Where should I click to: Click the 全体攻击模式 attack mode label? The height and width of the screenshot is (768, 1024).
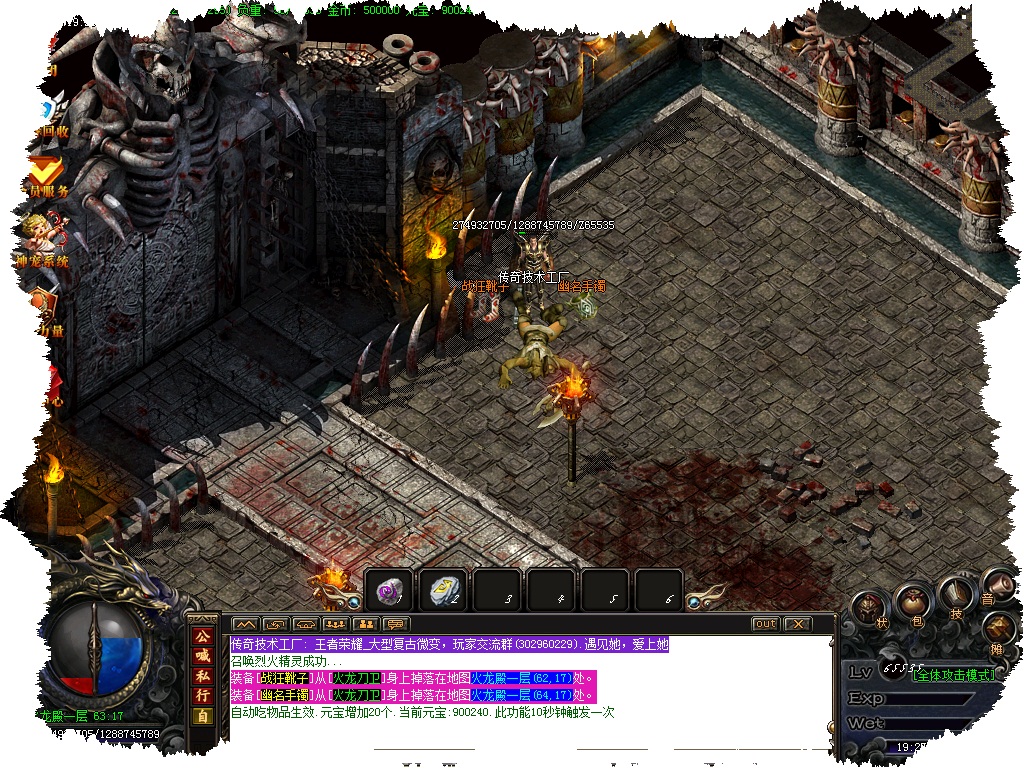coord(954,675)
